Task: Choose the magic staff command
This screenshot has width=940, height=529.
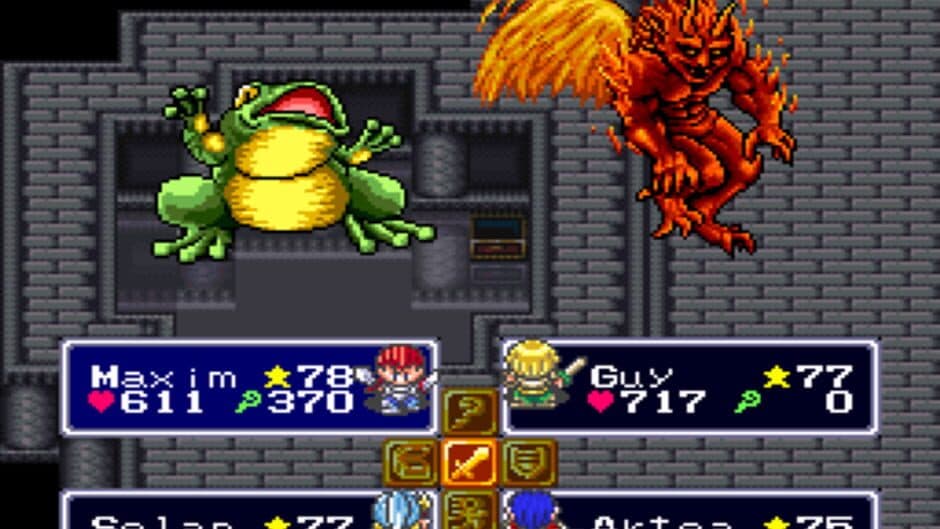Action: [x=470, y=412]
